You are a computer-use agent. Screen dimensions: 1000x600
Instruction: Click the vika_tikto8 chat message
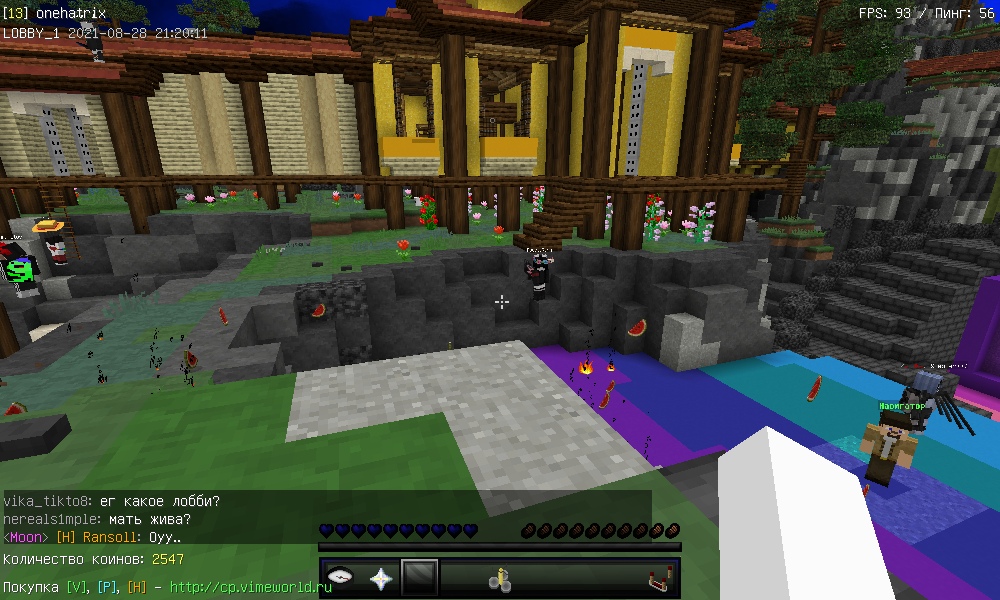click(112, 501)
